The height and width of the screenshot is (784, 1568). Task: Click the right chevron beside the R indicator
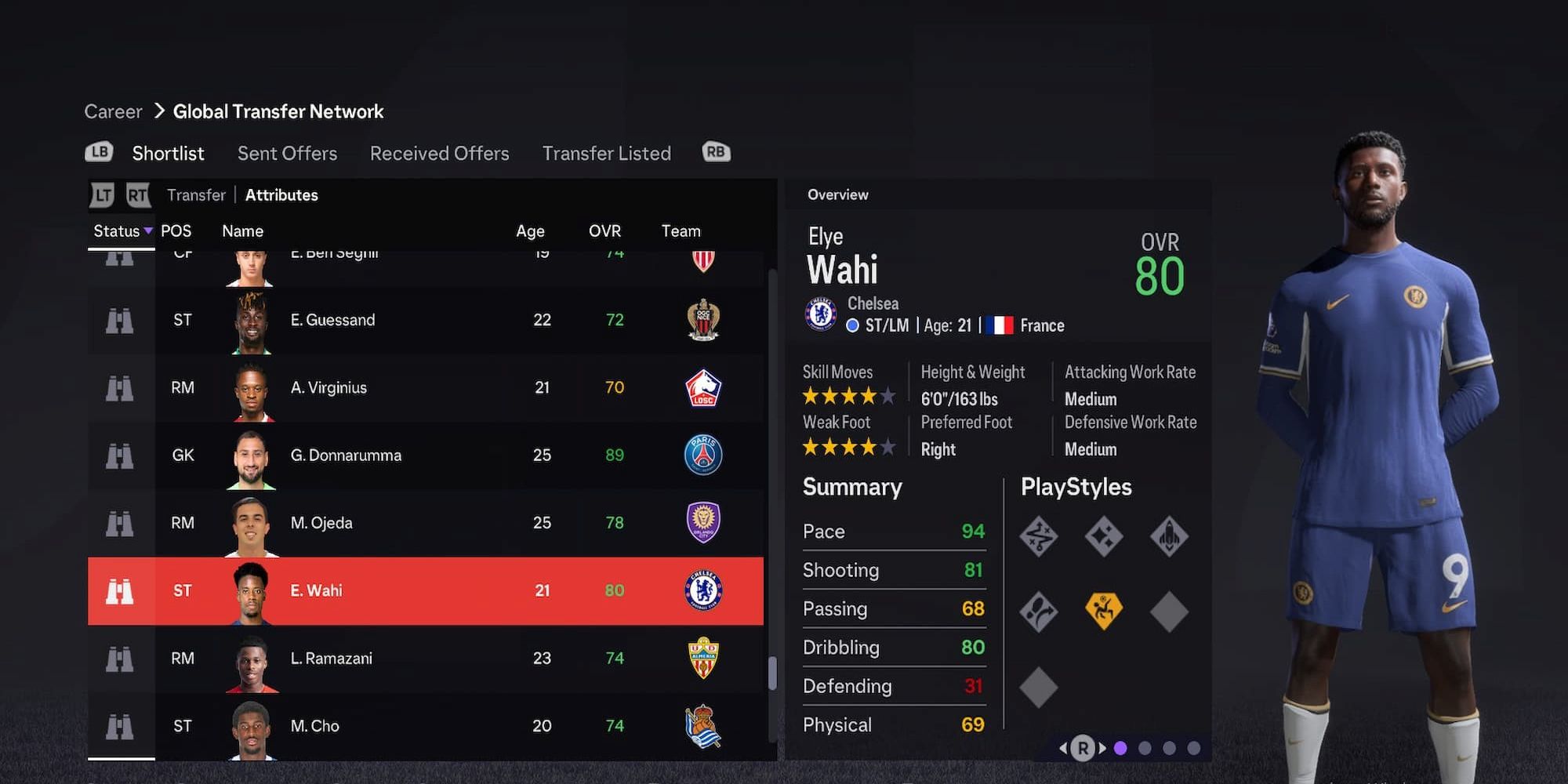(1102, 749)
